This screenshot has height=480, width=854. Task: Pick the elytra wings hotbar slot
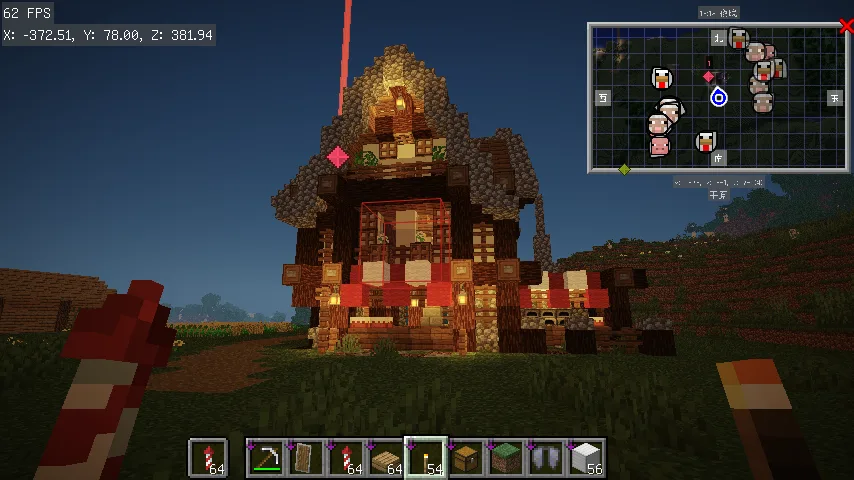(x=545, y=459)
